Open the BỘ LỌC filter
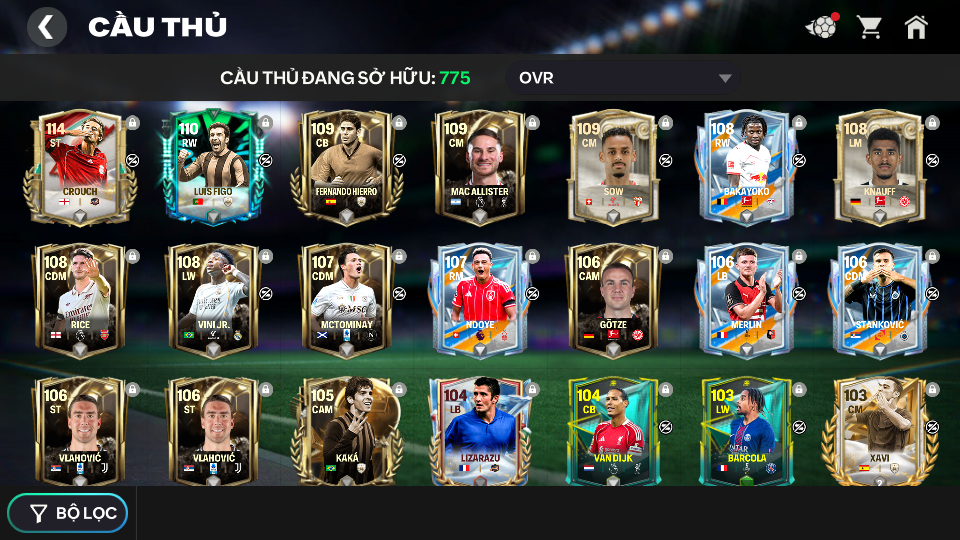 click(68, 513)
